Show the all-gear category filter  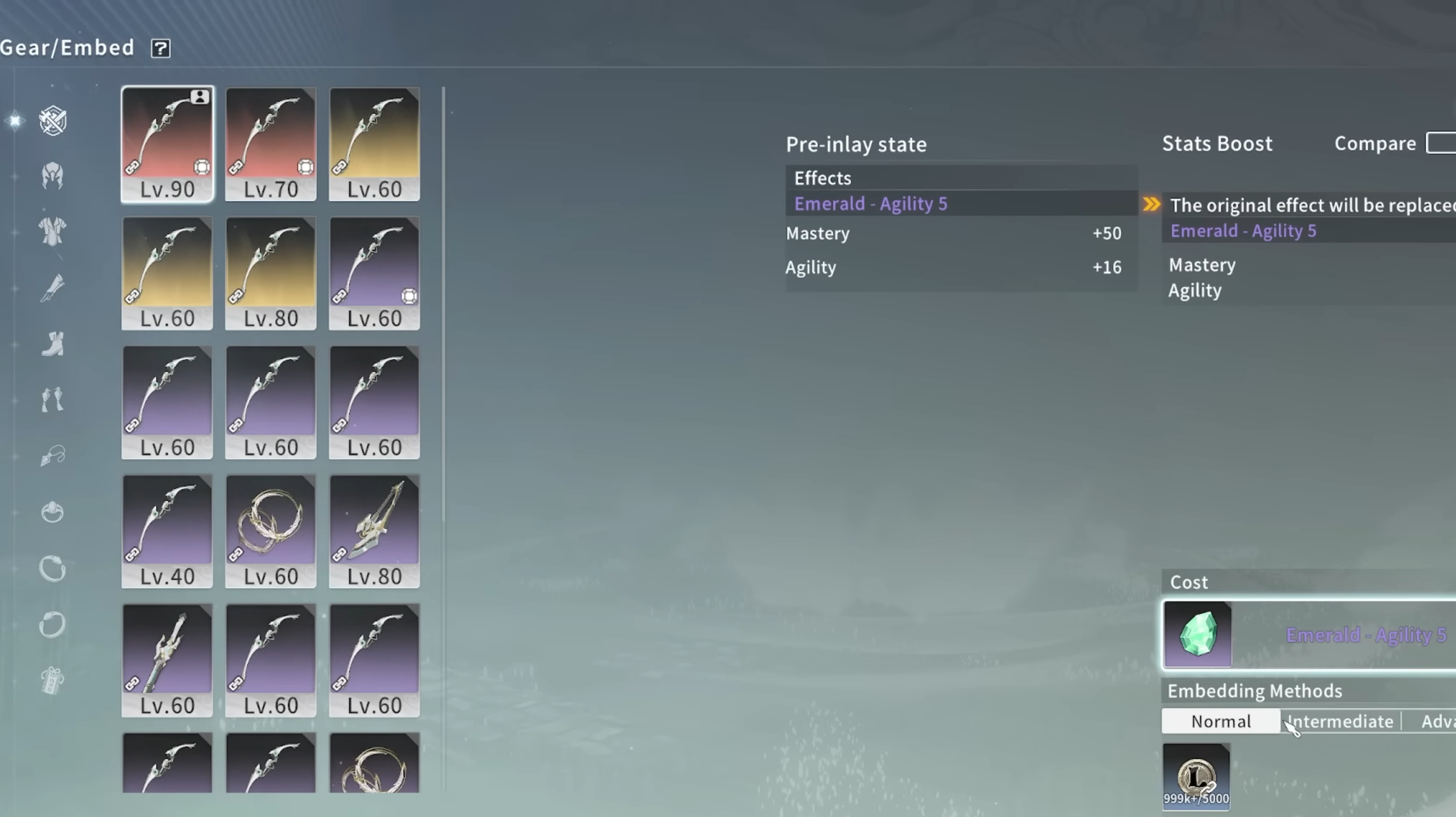click(52, 120)
